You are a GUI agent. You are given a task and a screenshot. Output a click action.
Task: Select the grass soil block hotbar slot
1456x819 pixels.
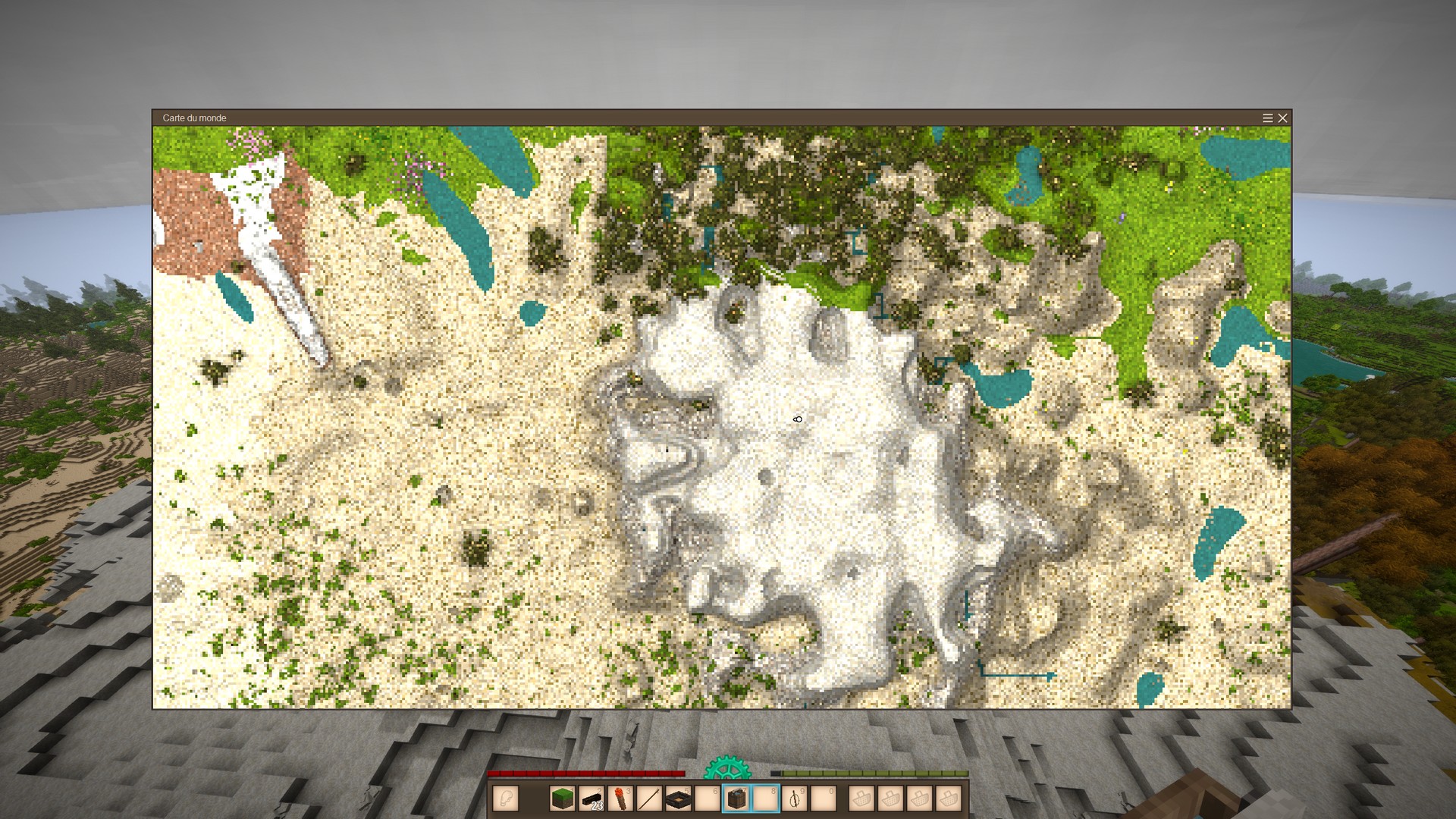562,799
